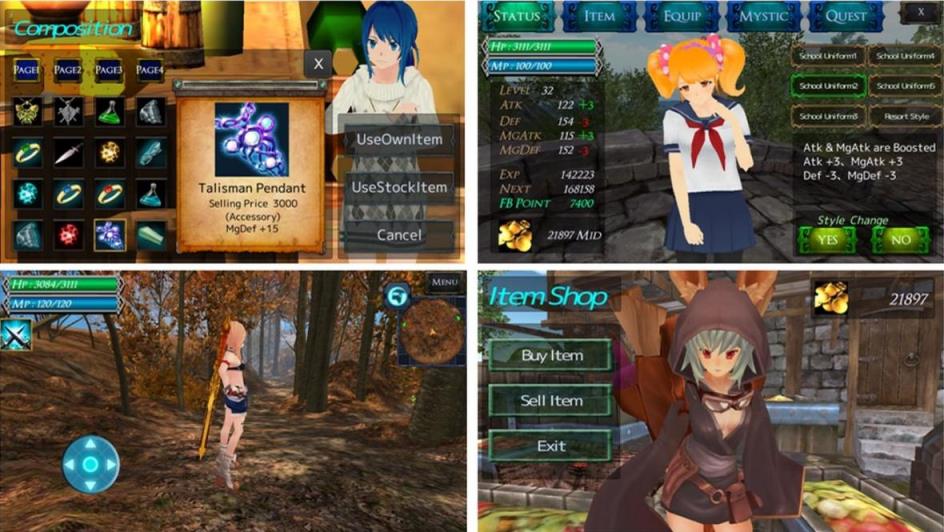Select School Uniform1 outfit
Image resolution: width=944 pixels, height=532 pixels.
[x=826, y=57]
